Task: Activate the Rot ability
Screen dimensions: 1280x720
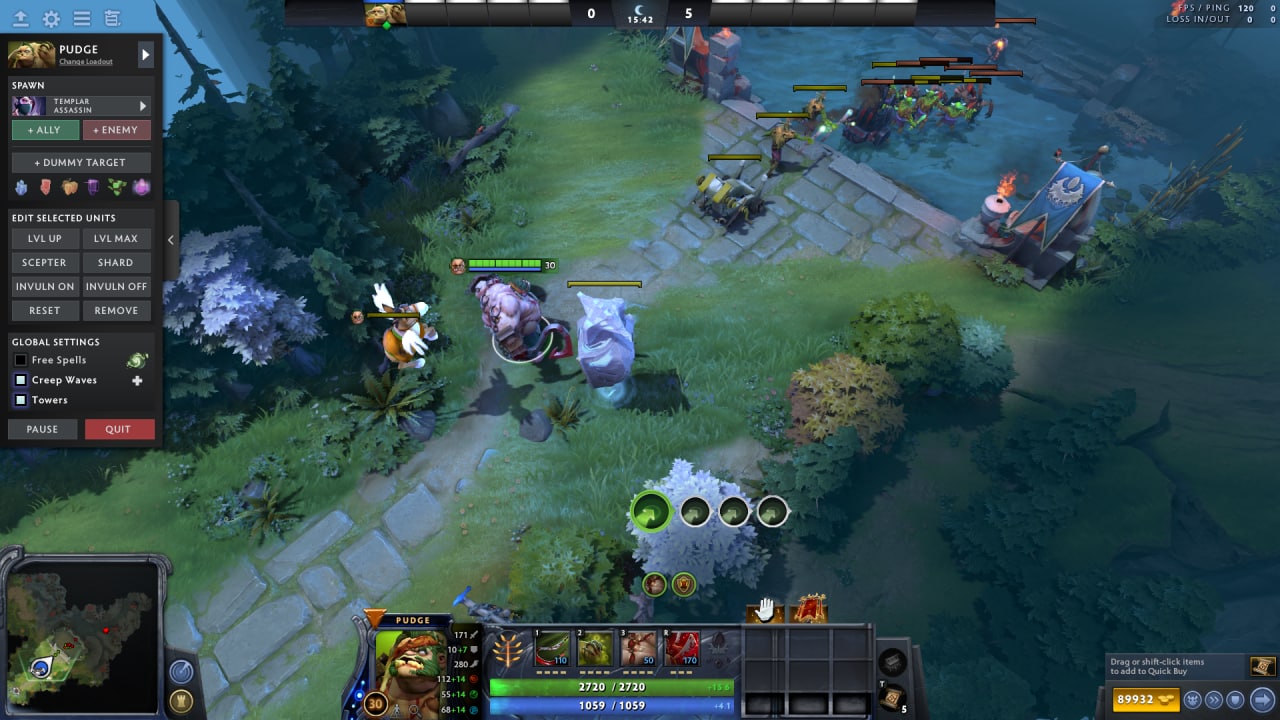Action: click(597, 649)
